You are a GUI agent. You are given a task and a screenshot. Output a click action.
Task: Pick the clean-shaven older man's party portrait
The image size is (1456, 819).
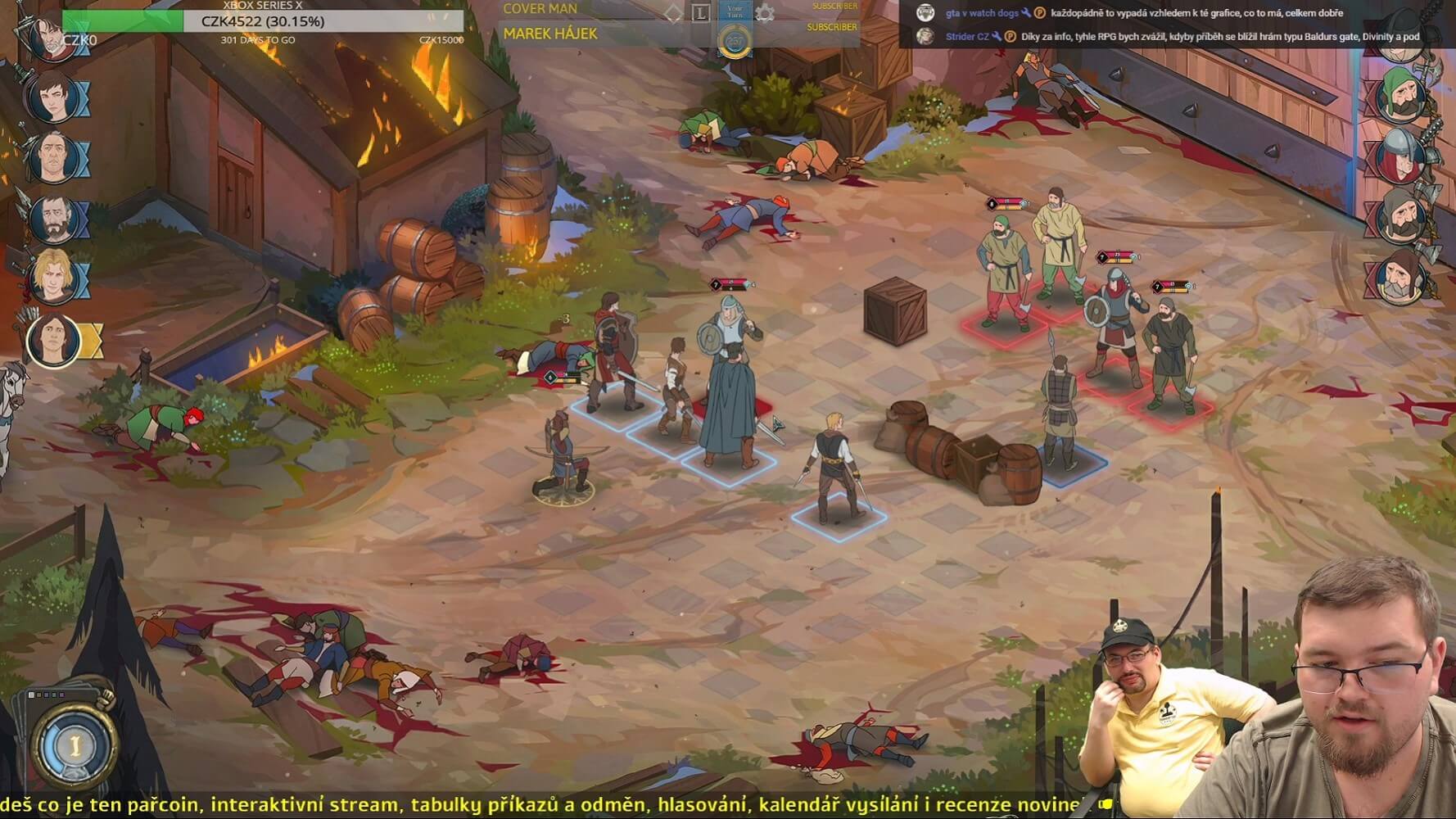(54, 157)
